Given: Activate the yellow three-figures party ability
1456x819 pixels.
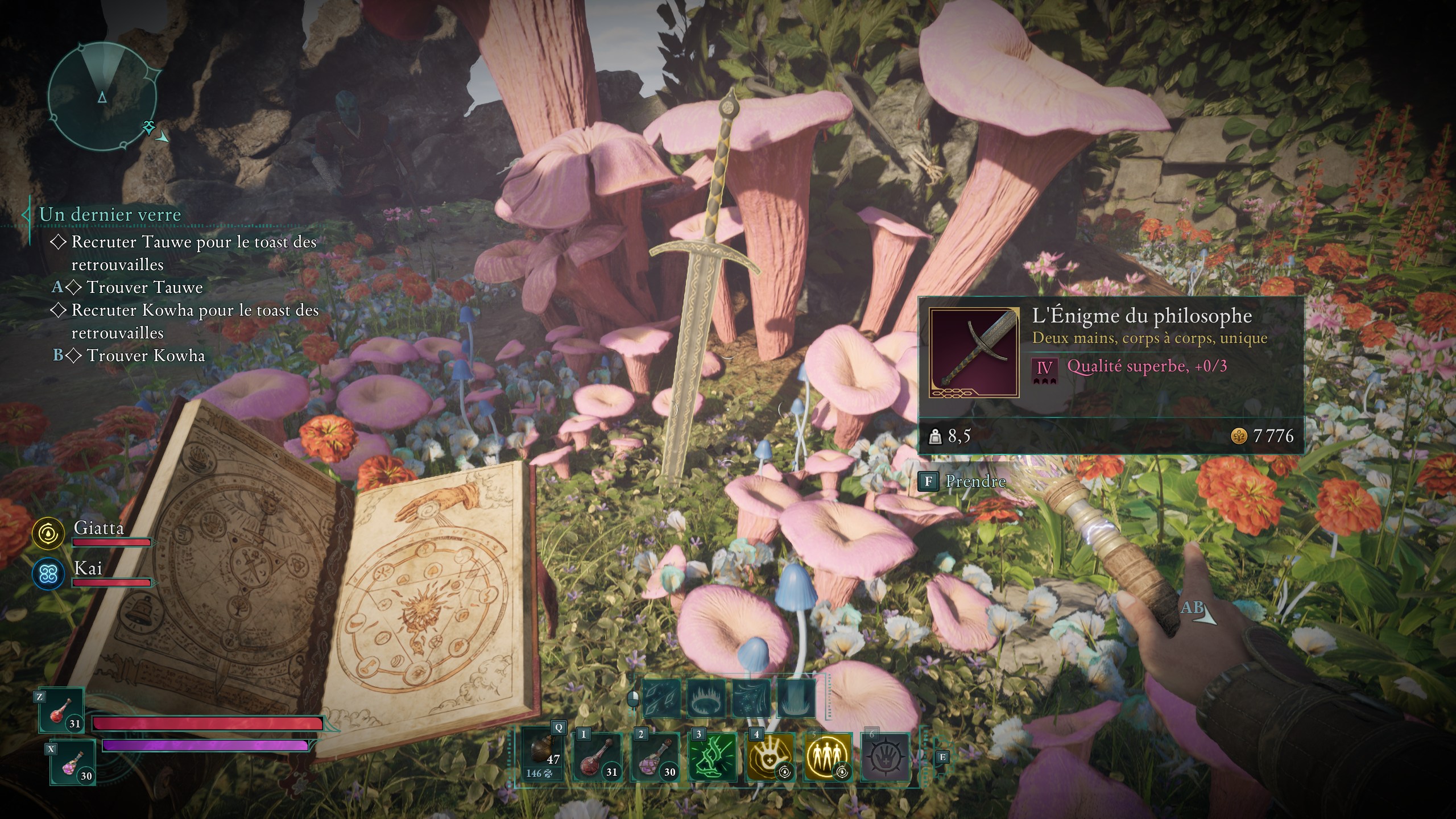Looking at the screenshot, I should click(828, 757).
